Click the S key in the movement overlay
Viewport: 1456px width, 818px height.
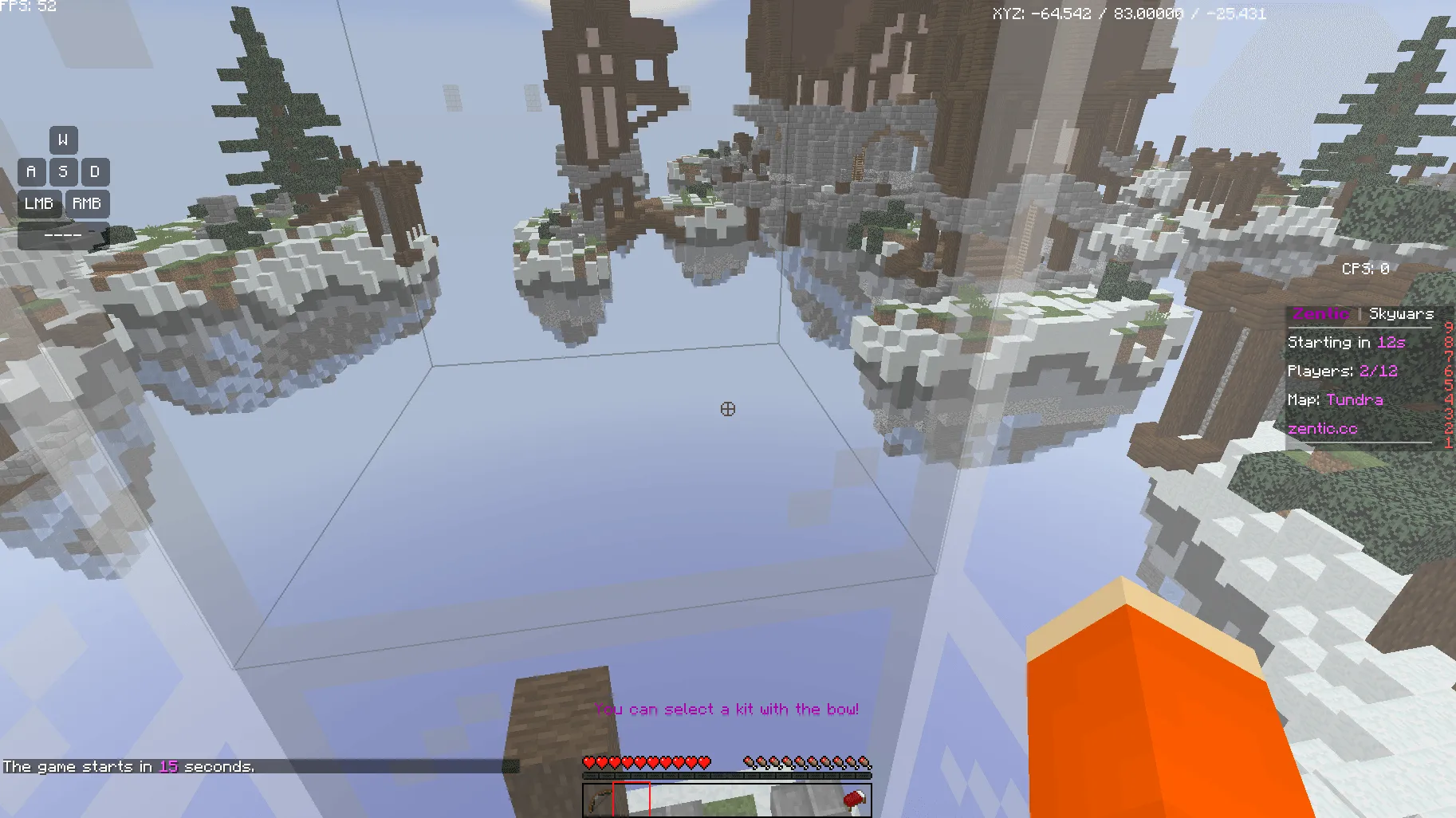pyautogui.click(x=63, y=172)
